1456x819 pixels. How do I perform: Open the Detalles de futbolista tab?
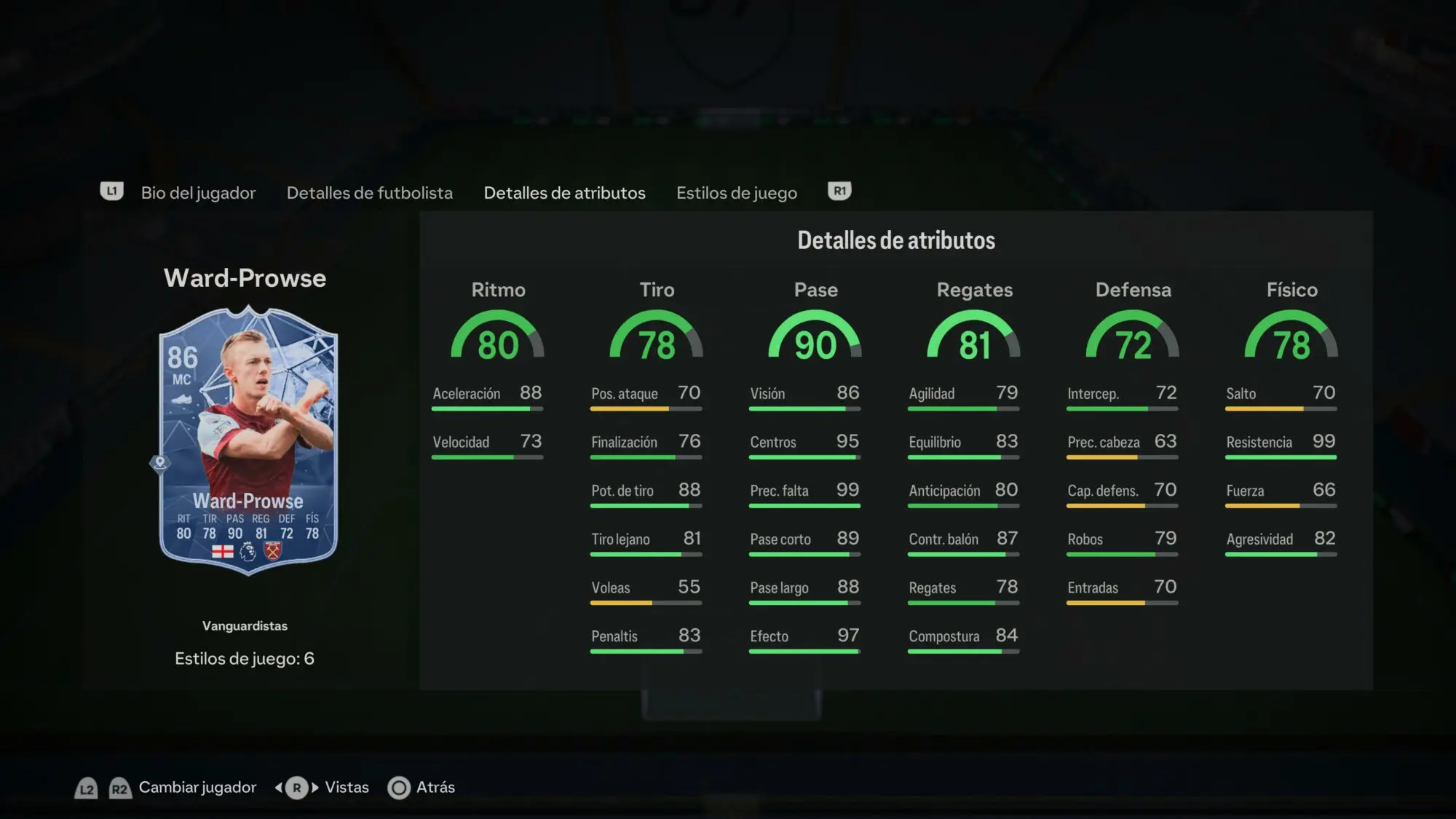(x=369, y=193)
